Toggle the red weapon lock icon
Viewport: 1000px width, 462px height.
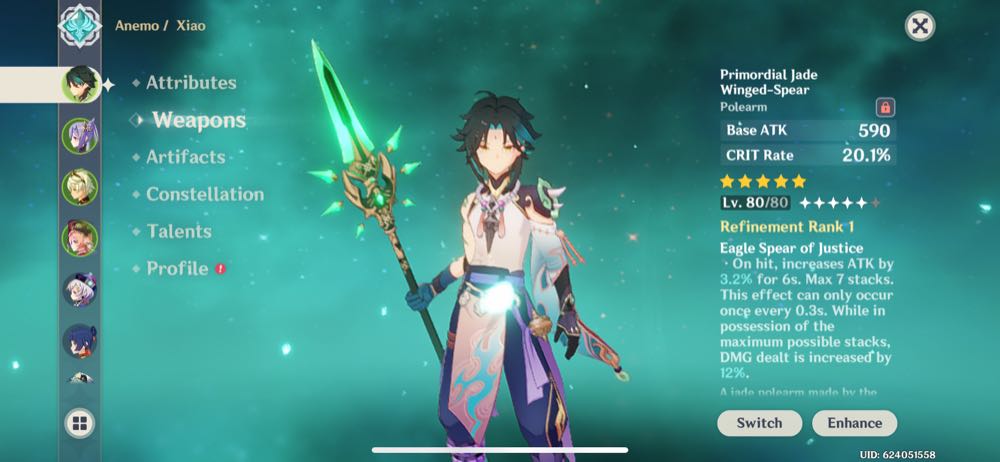point(885,107)
